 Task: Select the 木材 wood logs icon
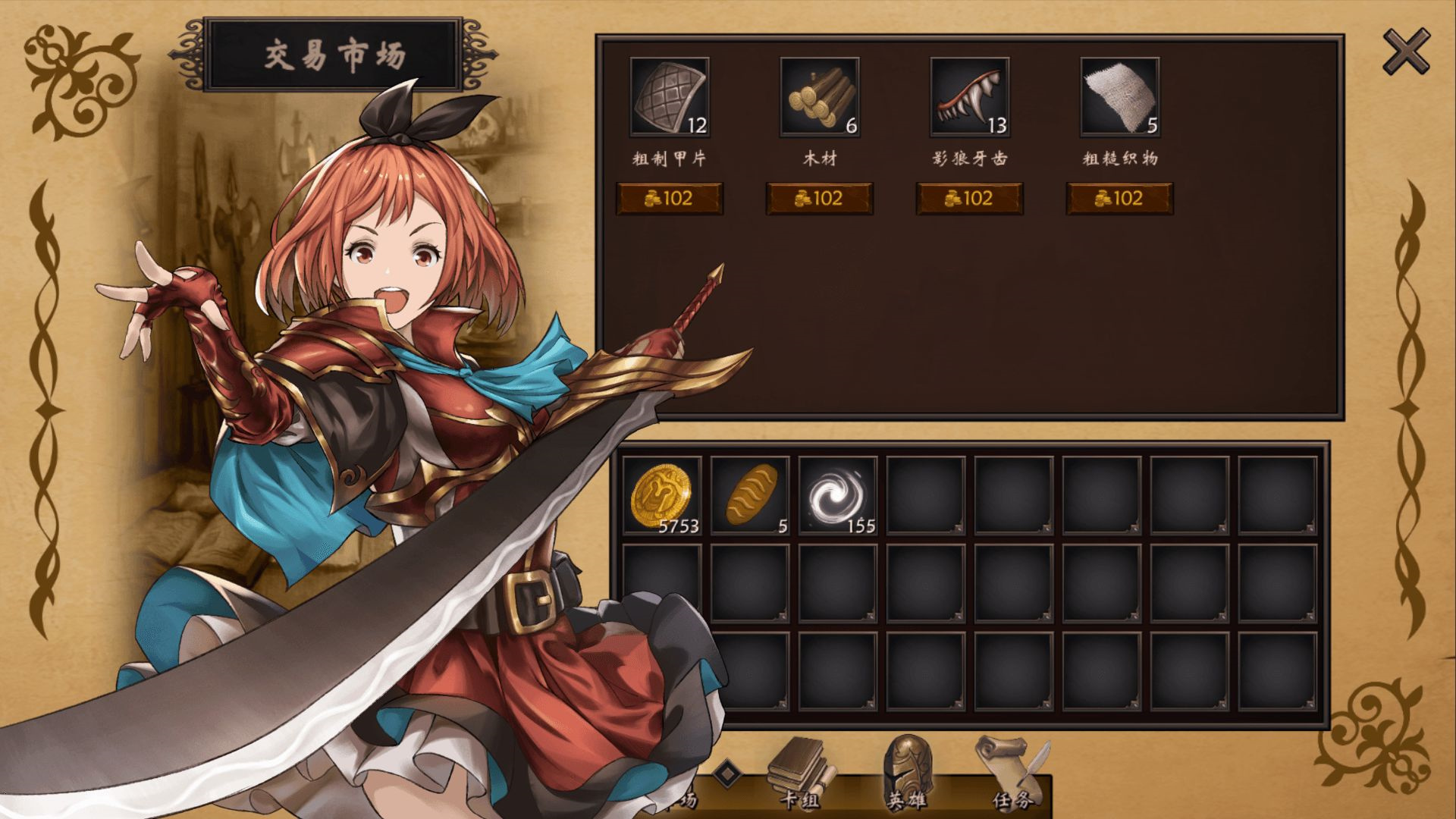click(x=817, y=99)
